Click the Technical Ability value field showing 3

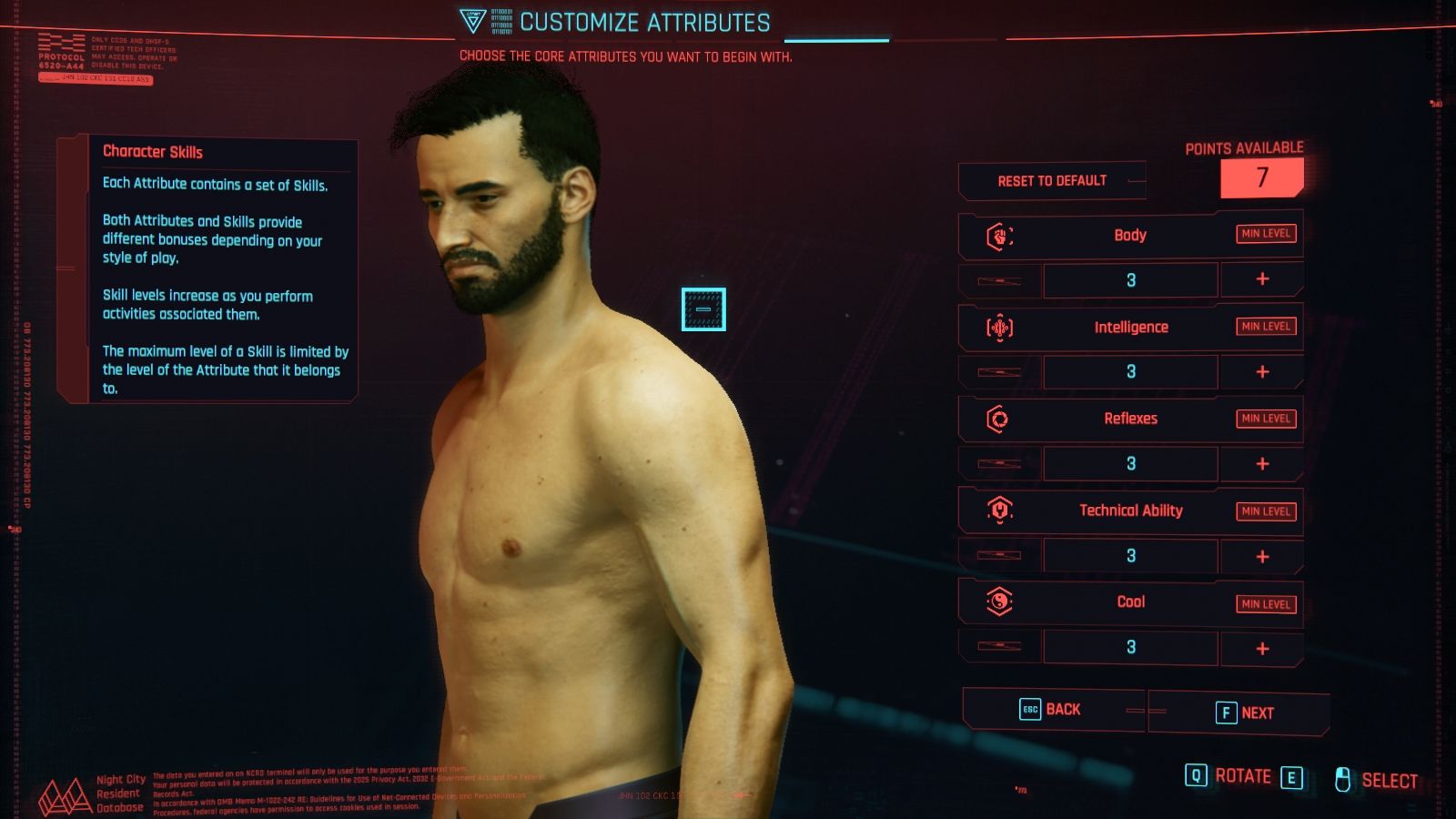1129,555
